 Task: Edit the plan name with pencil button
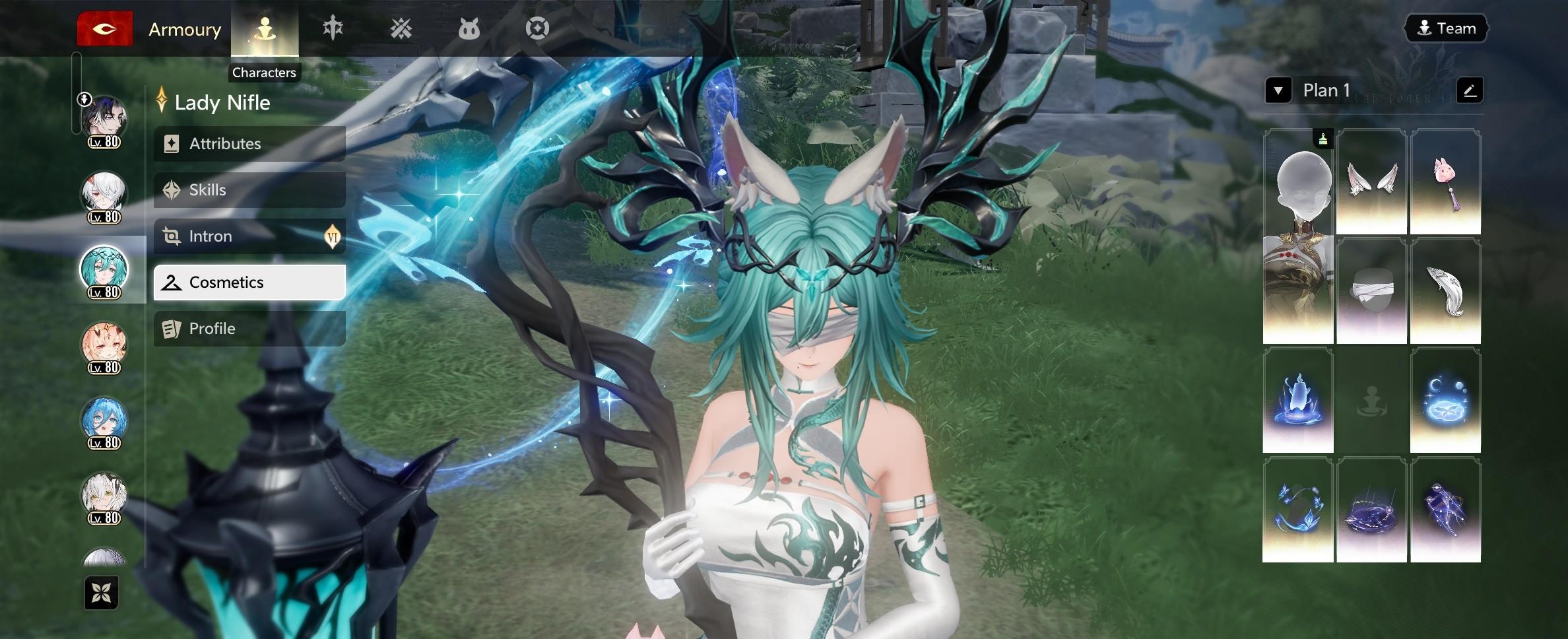click(x=1470, y=90)
